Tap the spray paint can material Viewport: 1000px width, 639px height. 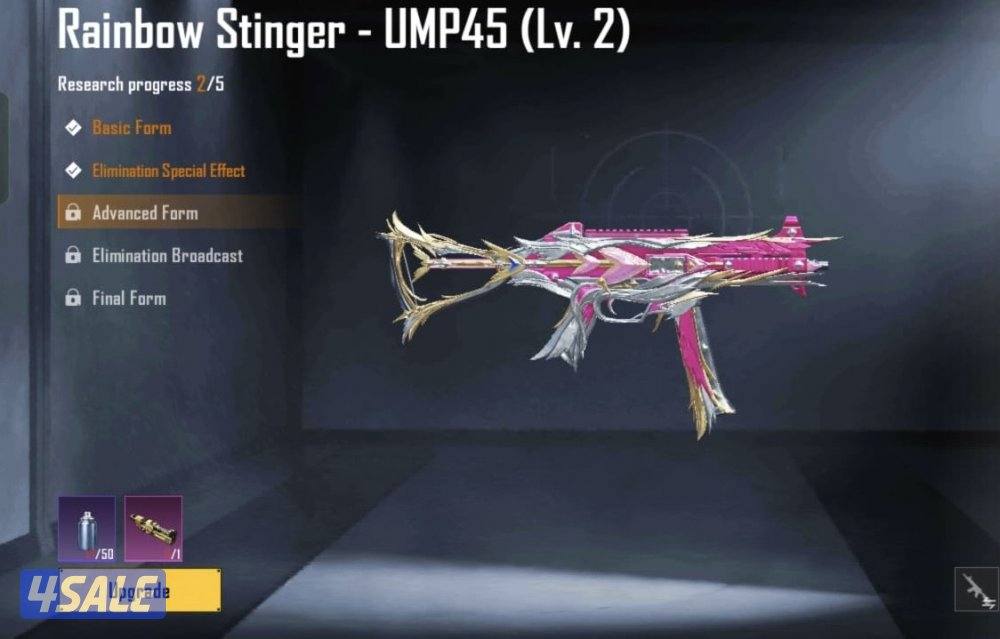click(x=87, y=527)
